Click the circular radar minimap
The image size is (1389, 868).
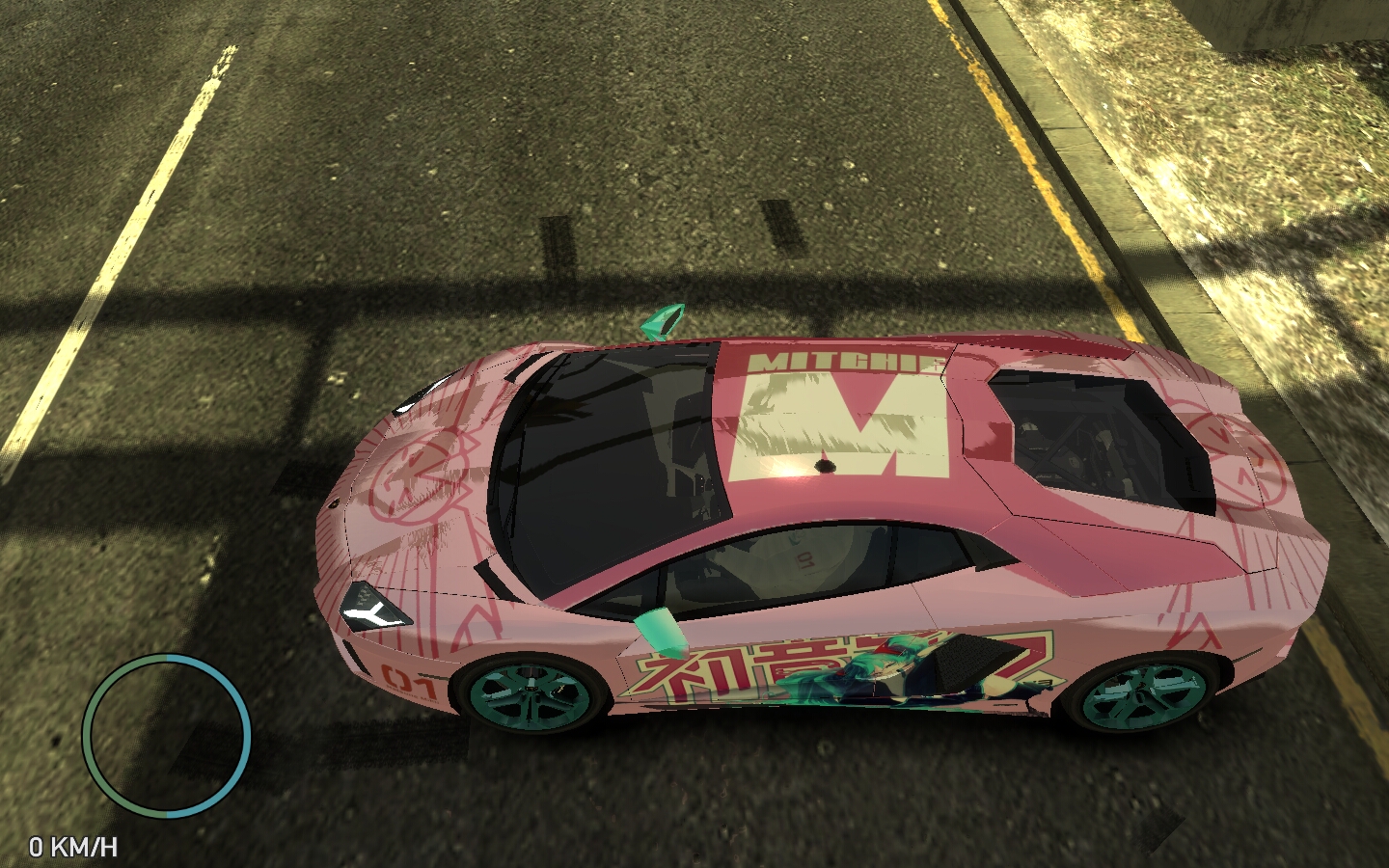[x=167, y=735]
